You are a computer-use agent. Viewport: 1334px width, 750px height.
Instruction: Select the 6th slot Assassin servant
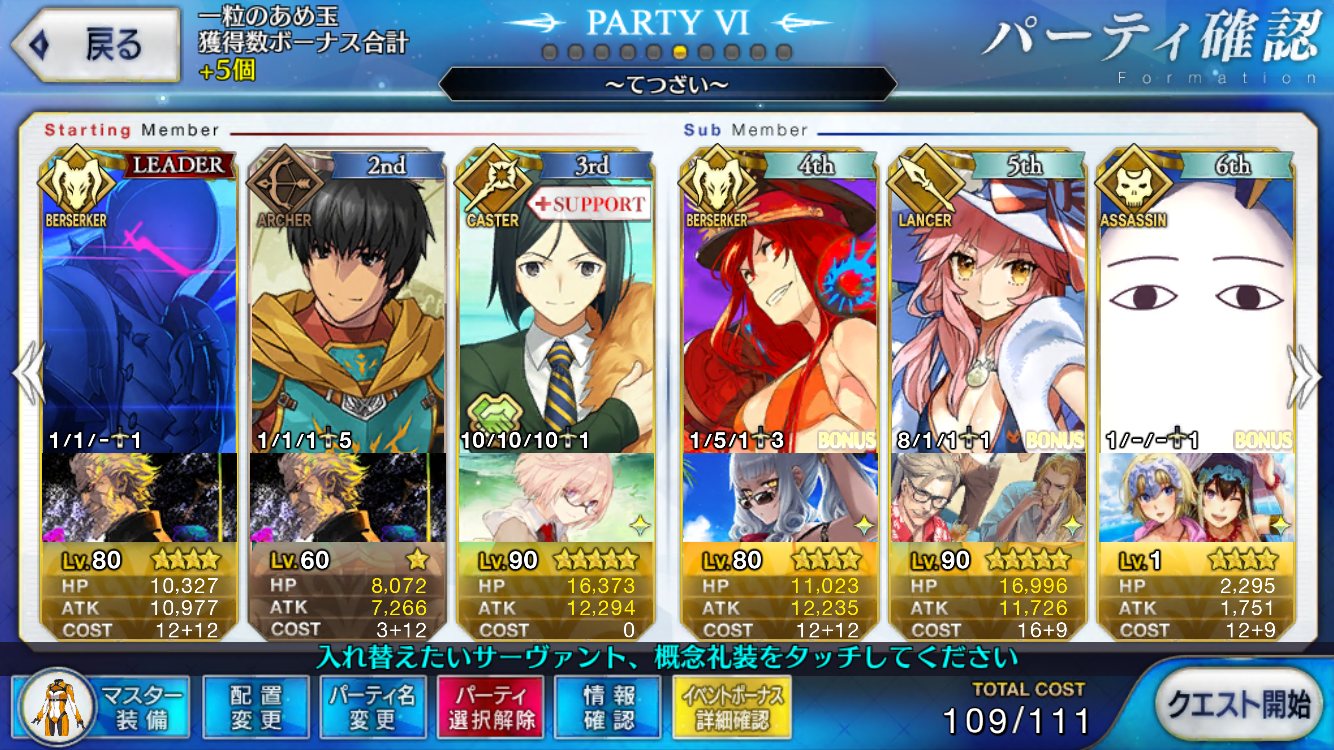(1196, 300)
